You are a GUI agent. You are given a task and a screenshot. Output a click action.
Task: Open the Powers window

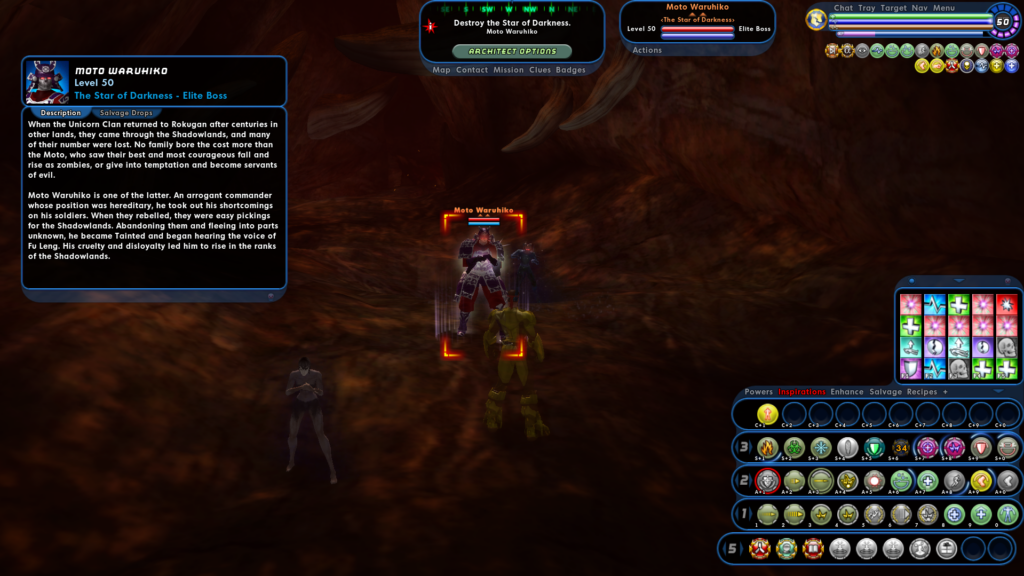point(758,392)
